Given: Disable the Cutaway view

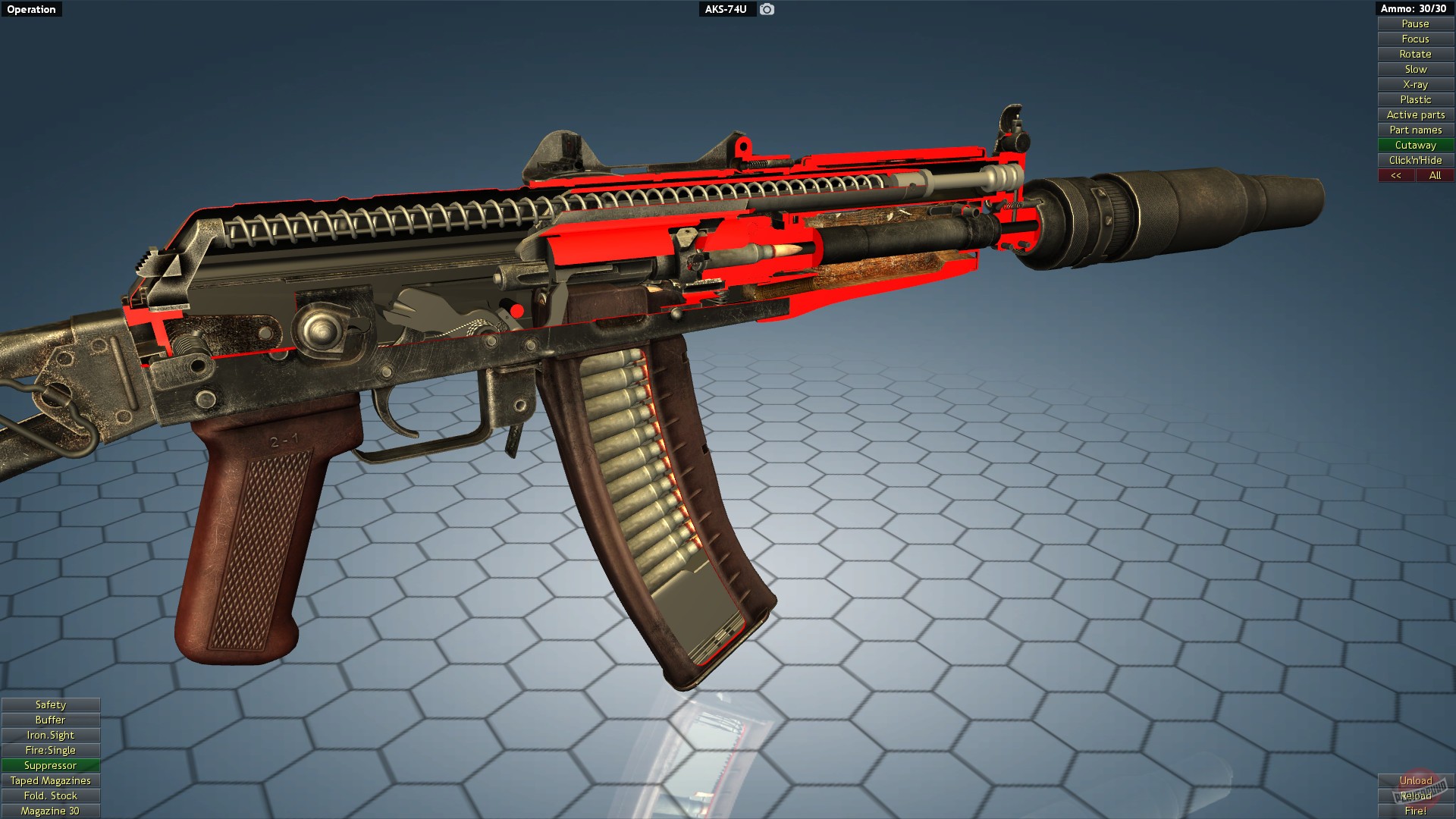Looking at the screenshot, I should (1414, 145).
